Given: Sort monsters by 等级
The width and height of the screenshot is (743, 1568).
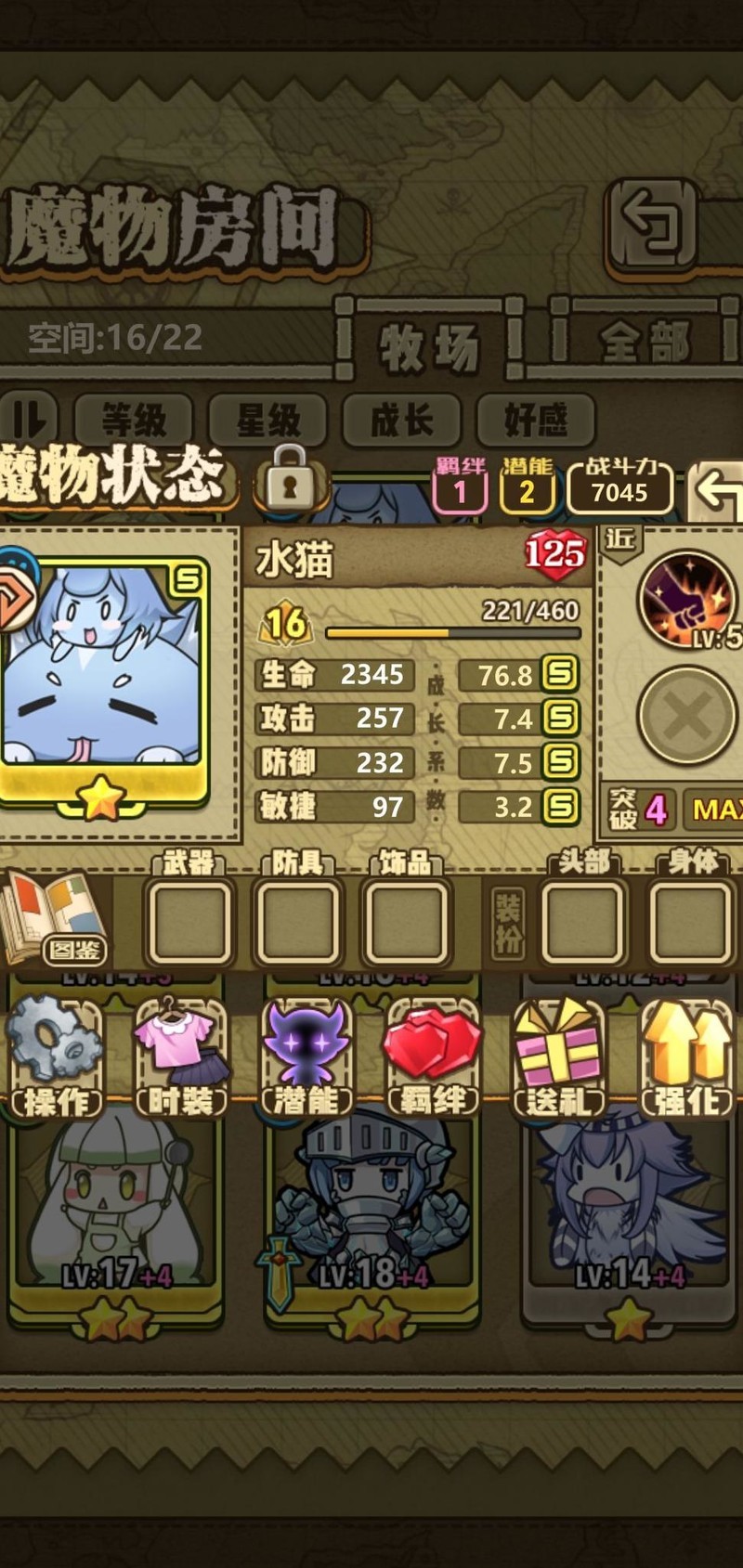Looking at the screenshot, I should (133, 421).
